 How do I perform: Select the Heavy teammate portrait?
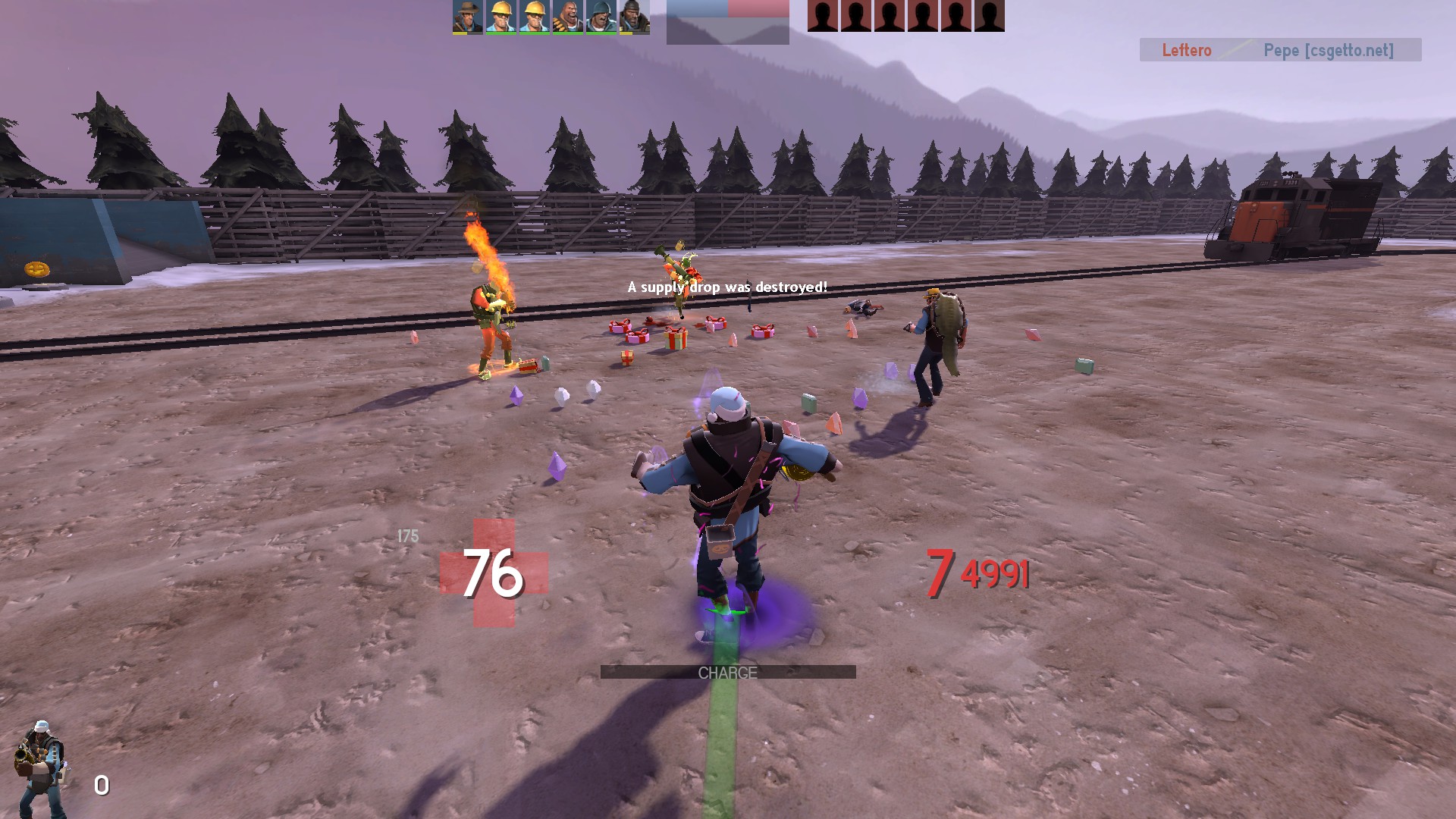(567, 16)
